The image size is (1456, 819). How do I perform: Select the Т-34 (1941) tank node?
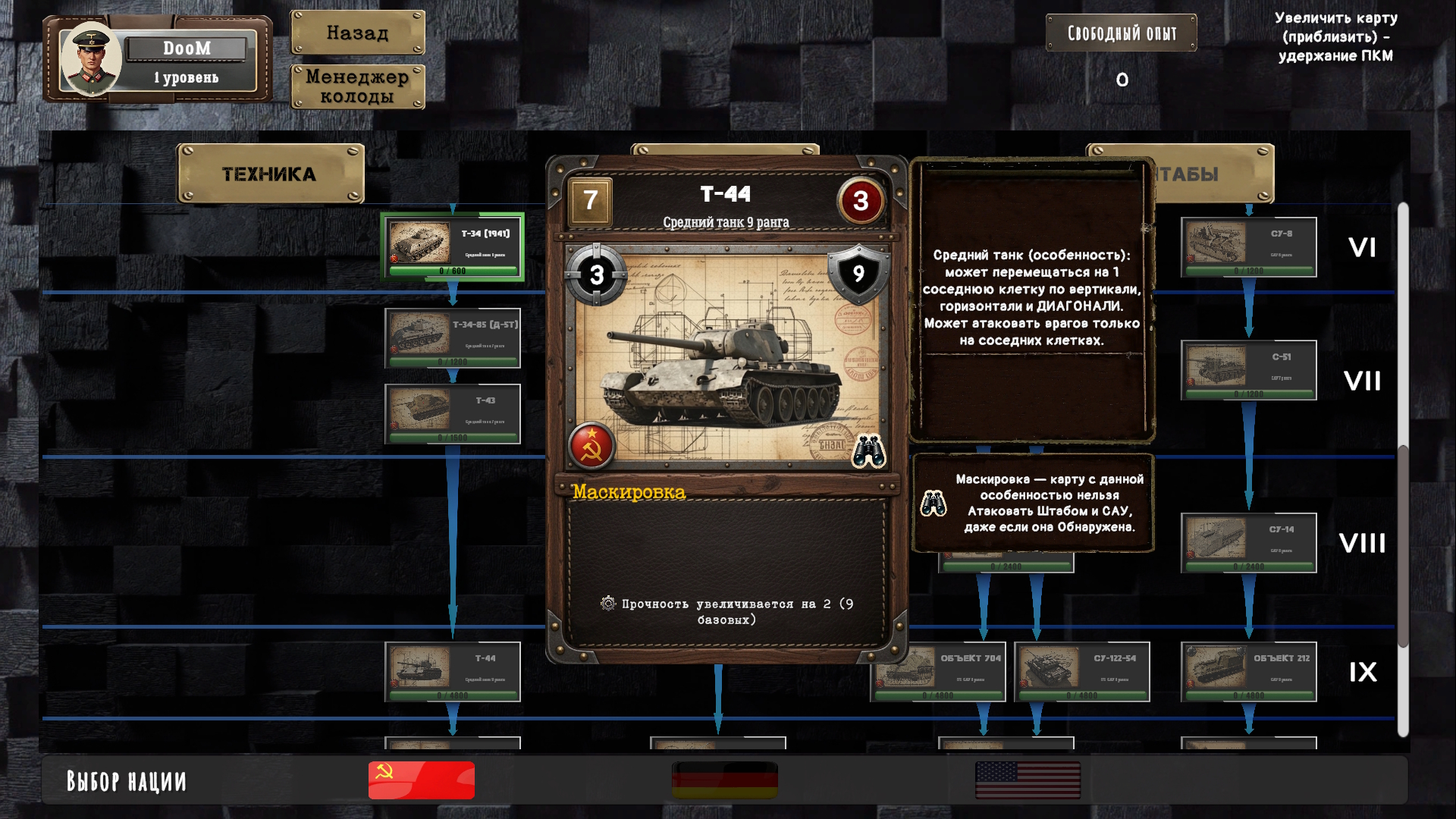pyautogui.click(x=453, y=247)
